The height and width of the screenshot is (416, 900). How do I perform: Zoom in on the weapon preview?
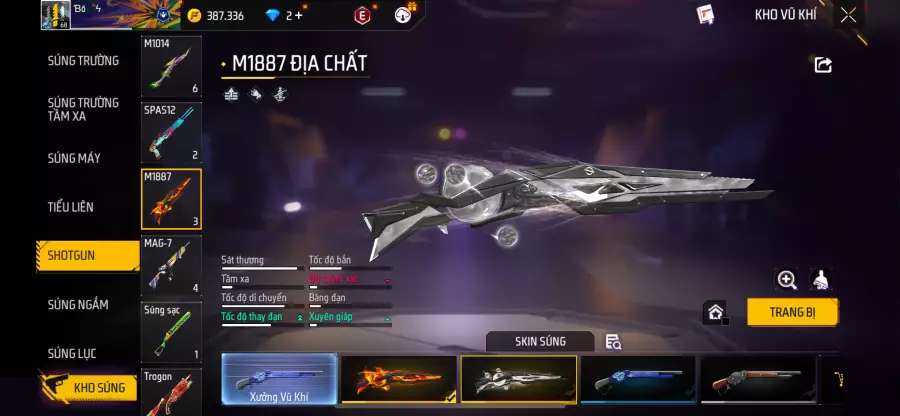787,280
